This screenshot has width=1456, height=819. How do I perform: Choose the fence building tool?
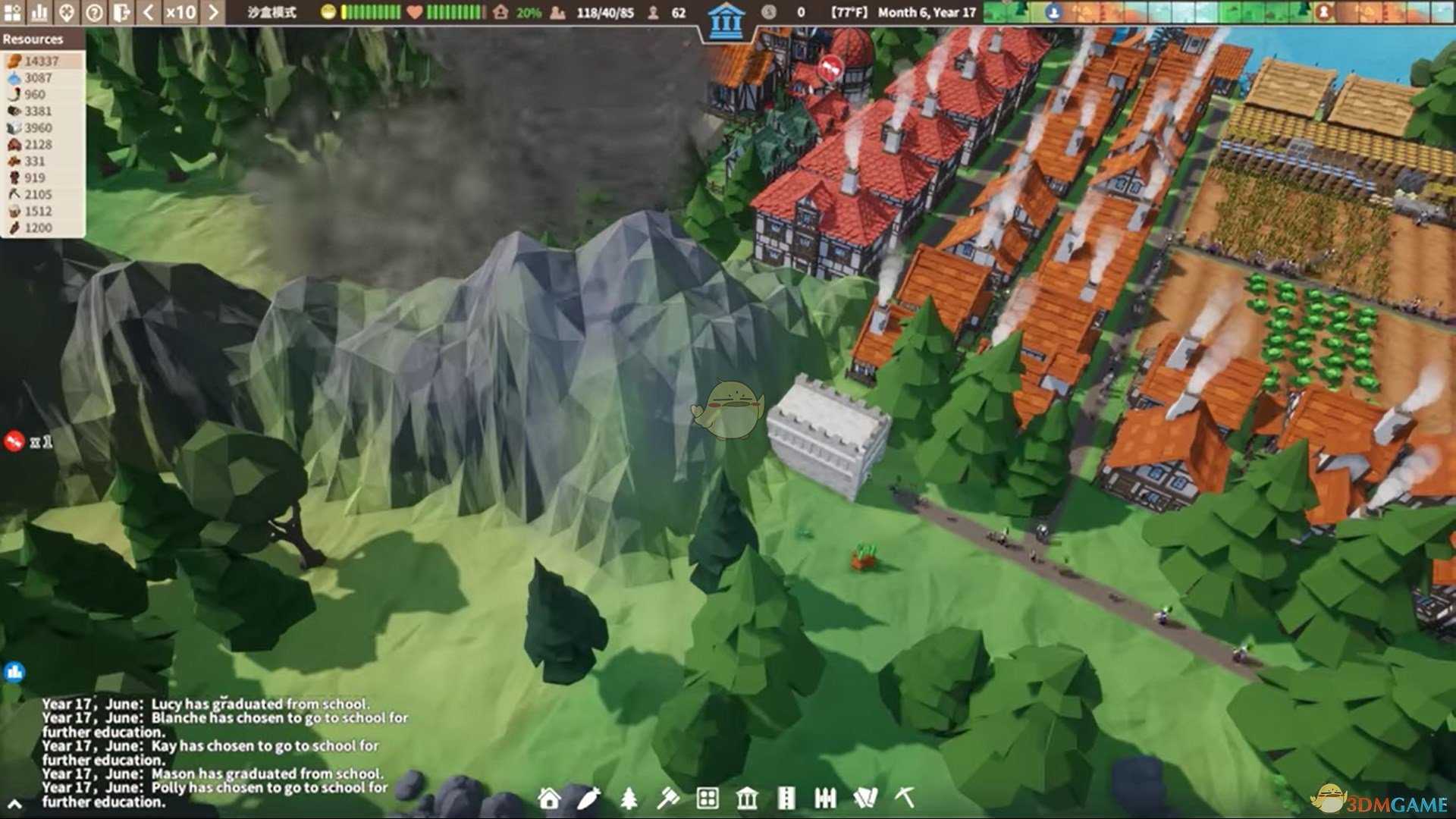click(825, 798)
